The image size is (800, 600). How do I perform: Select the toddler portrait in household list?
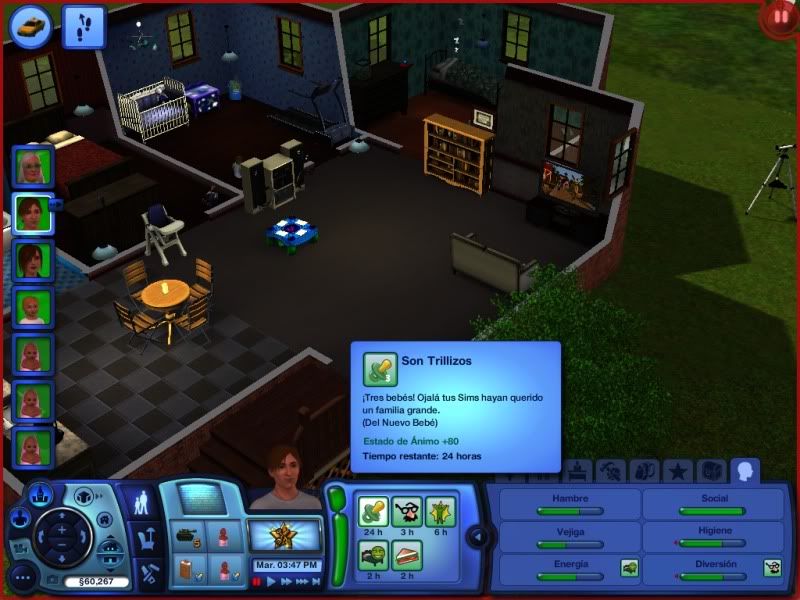32,308
